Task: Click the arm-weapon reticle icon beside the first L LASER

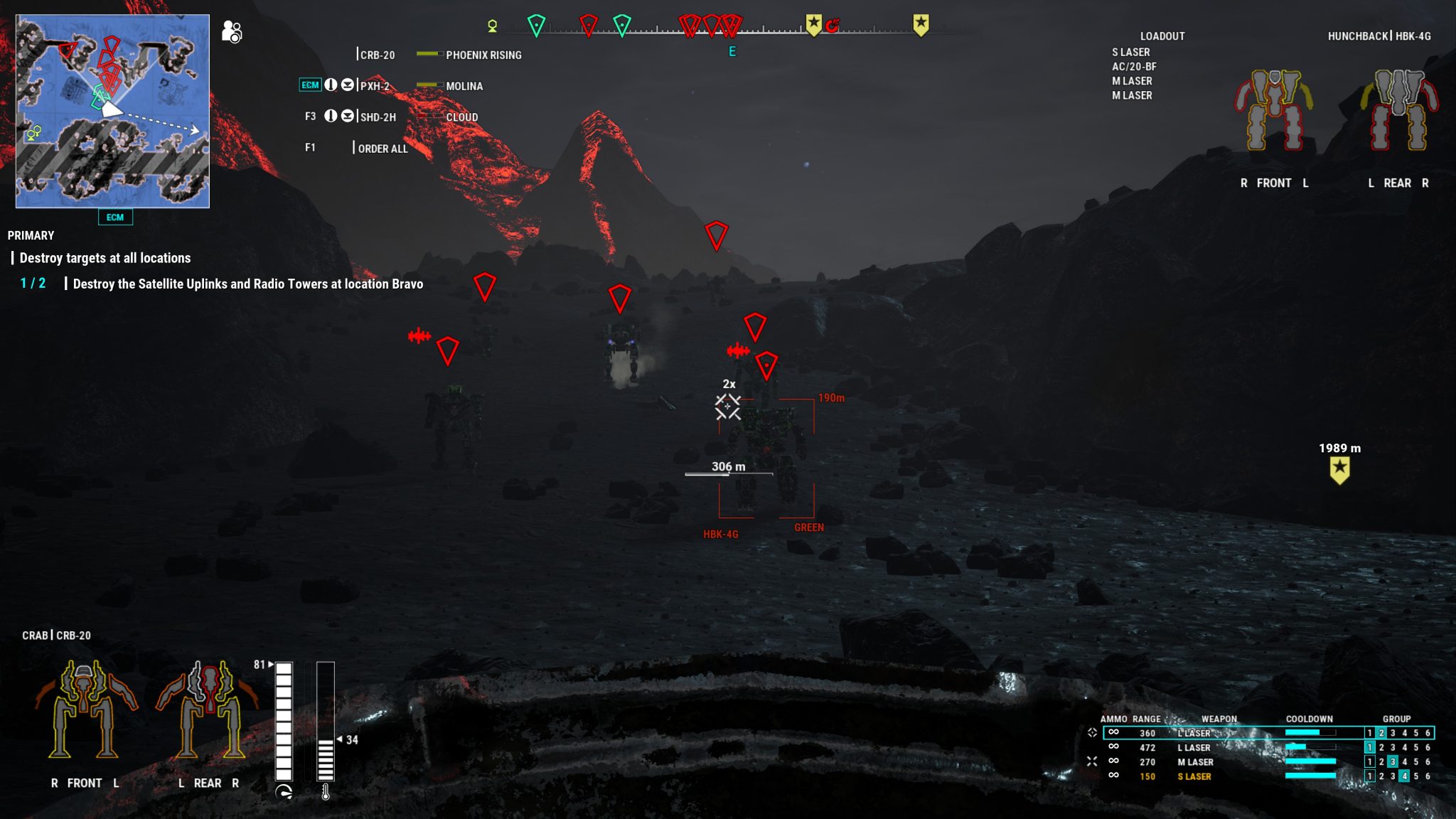Action: (1092, 733)
